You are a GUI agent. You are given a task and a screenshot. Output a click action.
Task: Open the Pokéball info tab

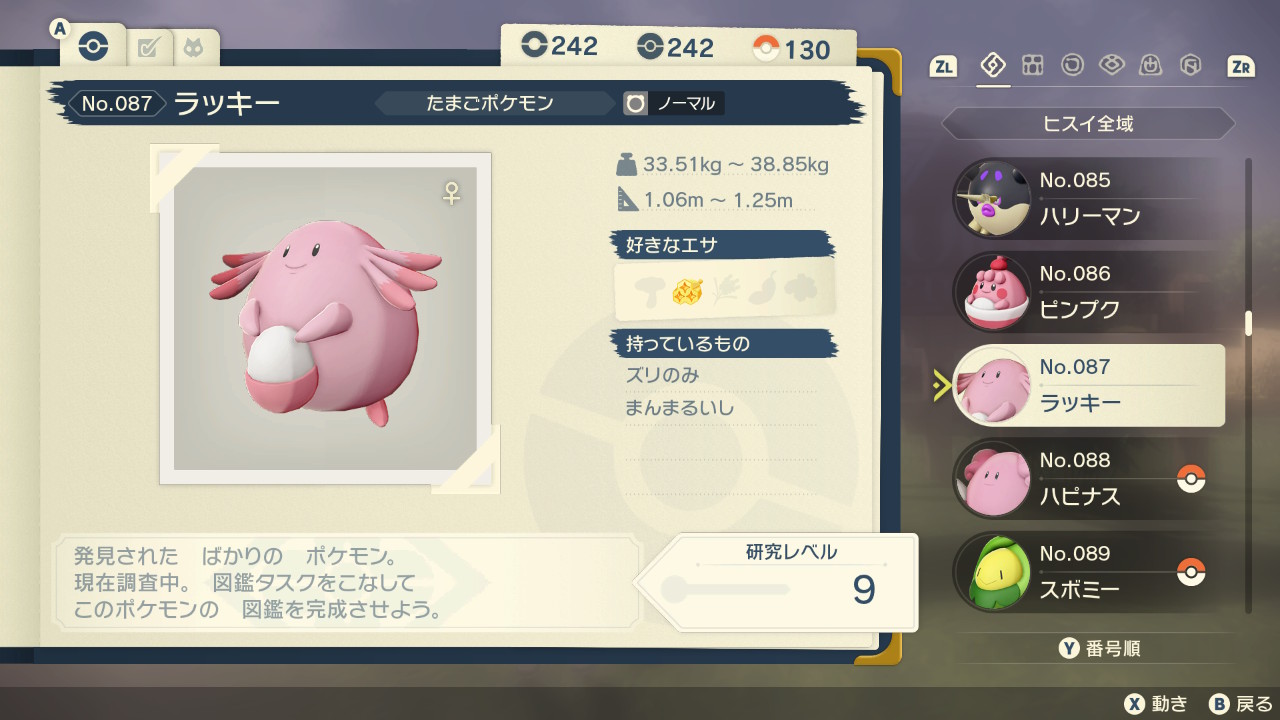coord(92,47)
